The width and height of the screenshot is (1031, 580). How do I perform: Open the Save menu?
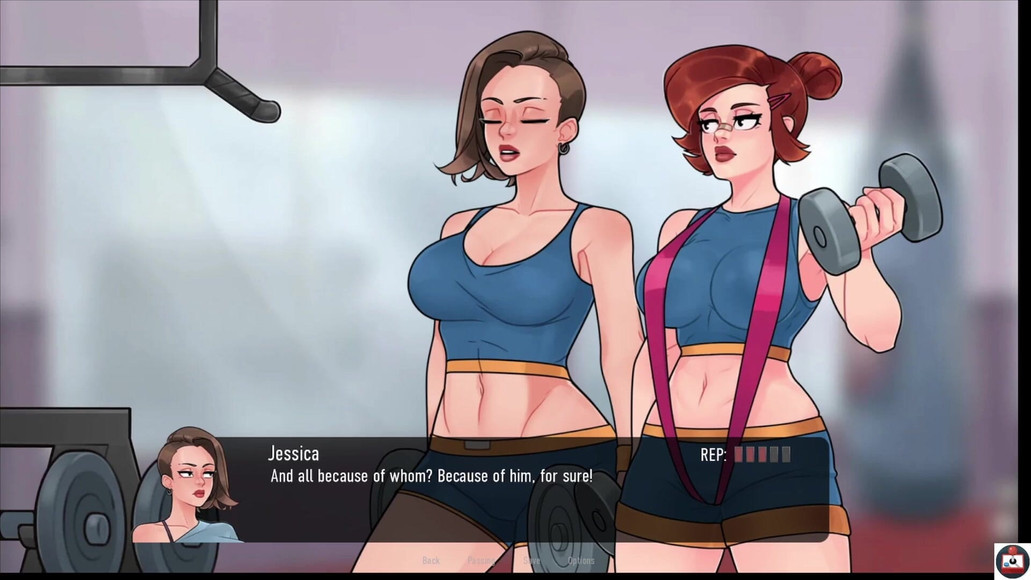tap(532, 561)
